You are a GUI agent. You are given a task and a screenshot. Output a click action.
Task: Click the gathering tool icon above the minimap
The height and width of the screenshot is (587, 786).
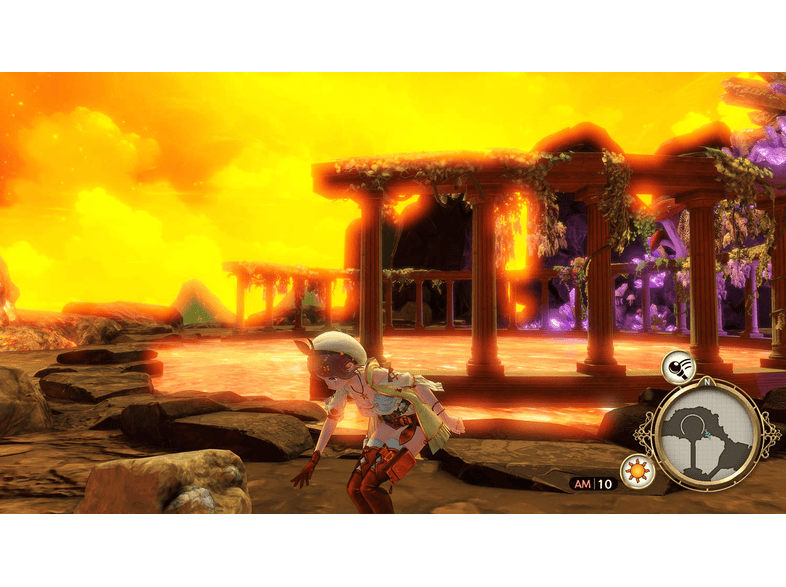pos(677,369)
